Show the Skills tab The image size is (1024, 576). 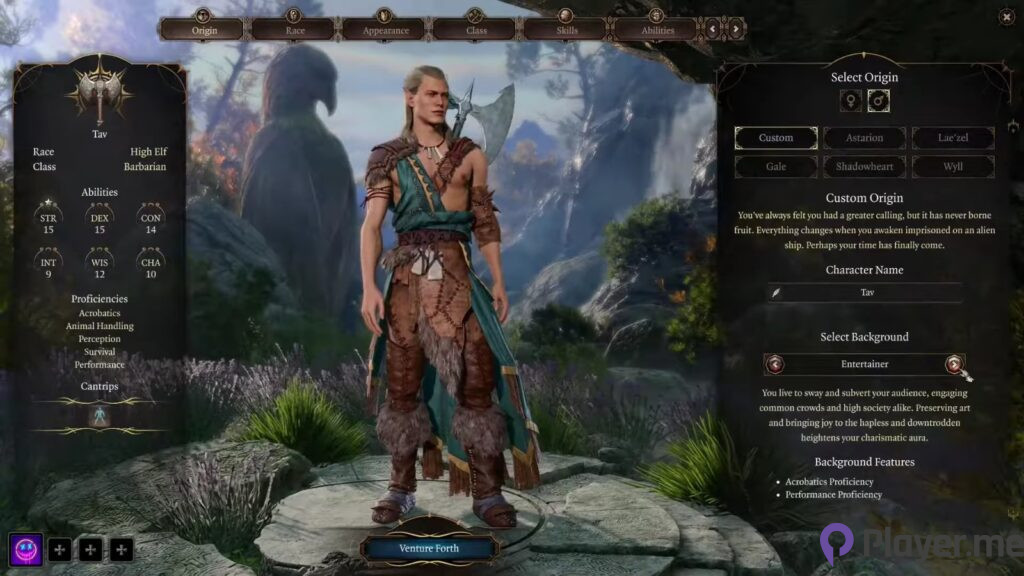tap(566, 29)
